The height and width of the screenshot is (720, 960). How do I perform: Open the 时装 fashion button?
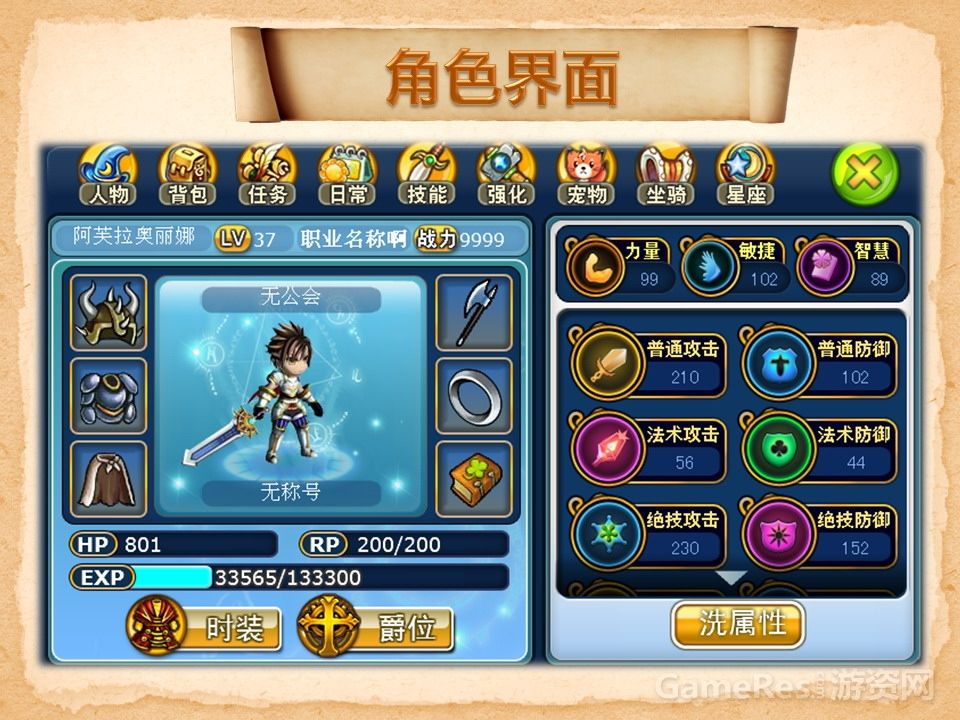(x=205, y=627)
